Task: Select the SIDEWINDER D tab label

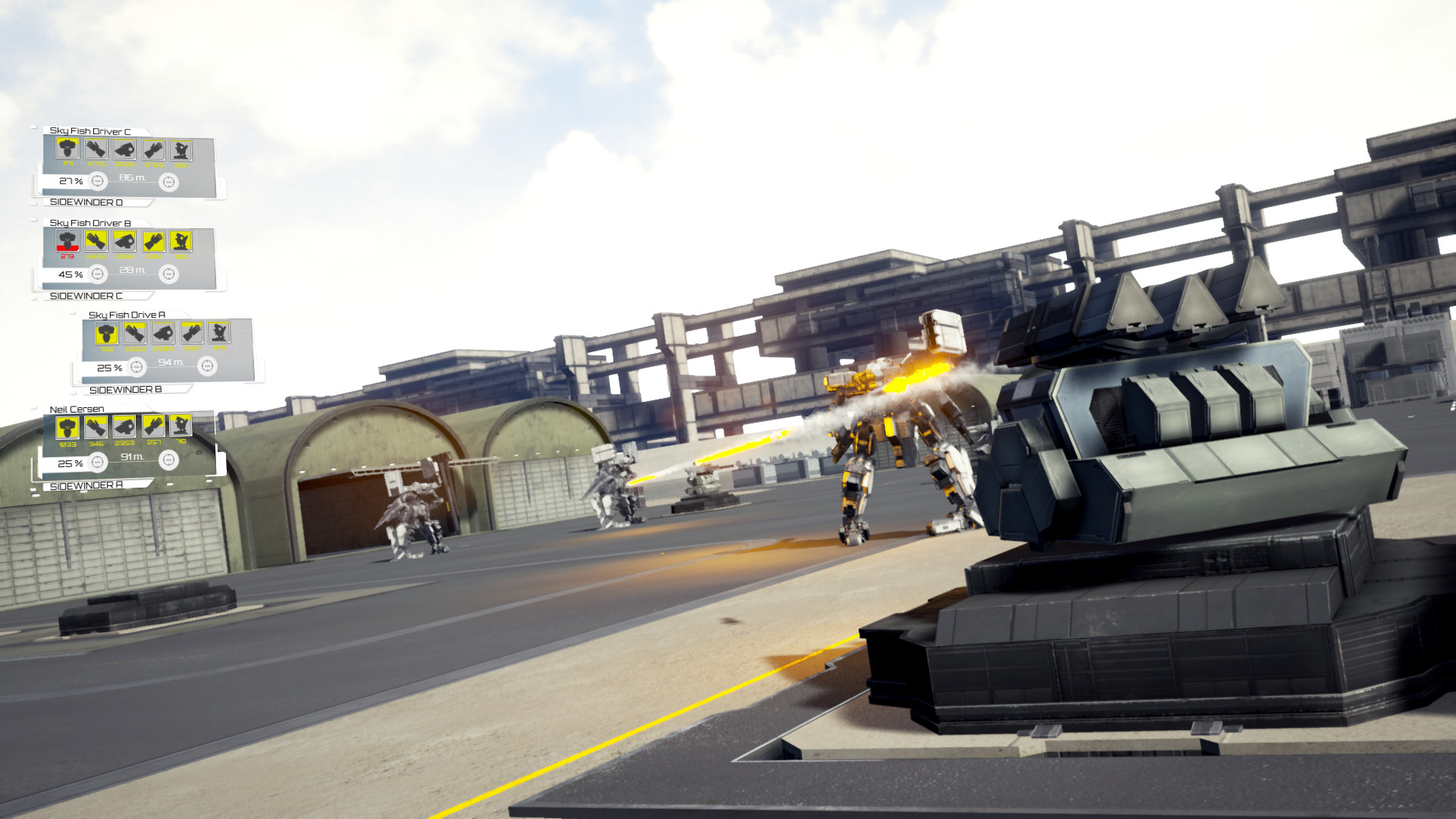Action: [87, 202]
